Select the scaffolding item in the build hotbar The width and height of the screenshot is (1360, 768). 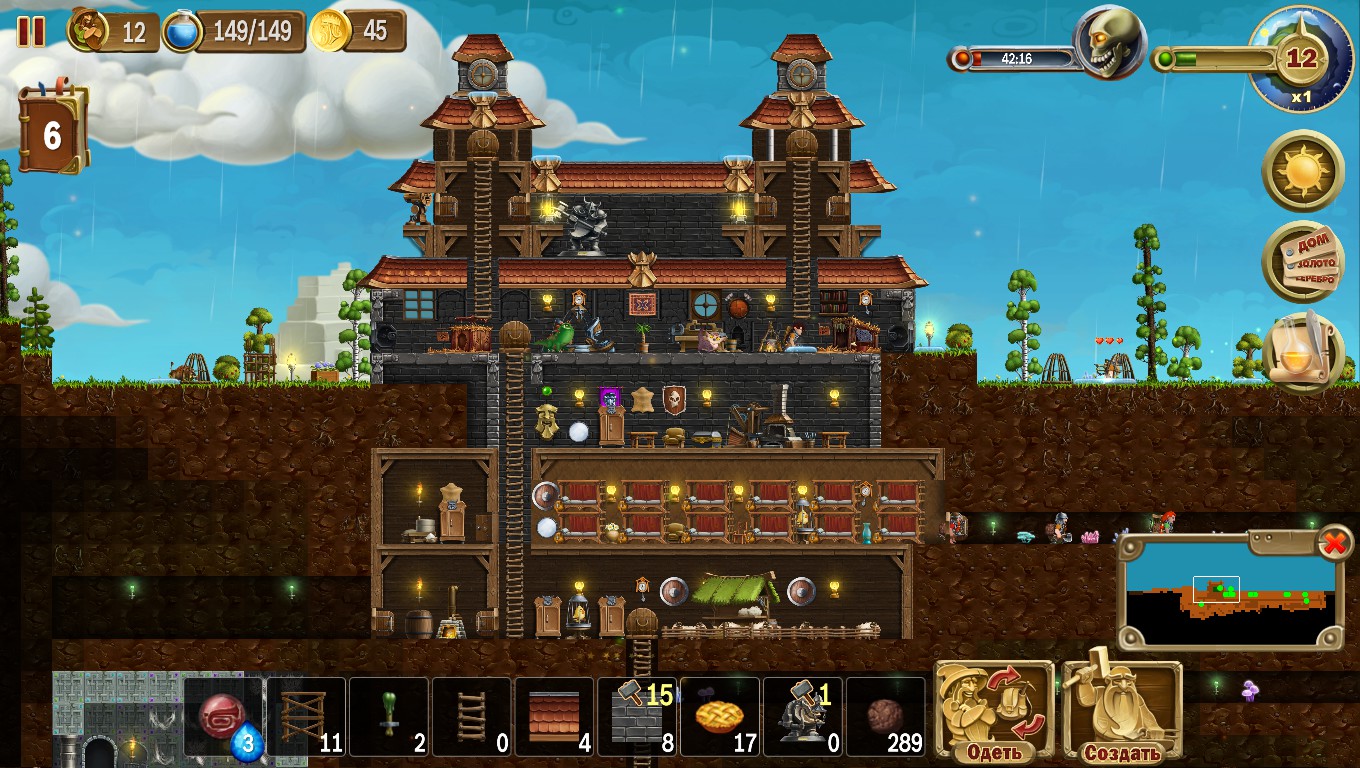(307, 715)
